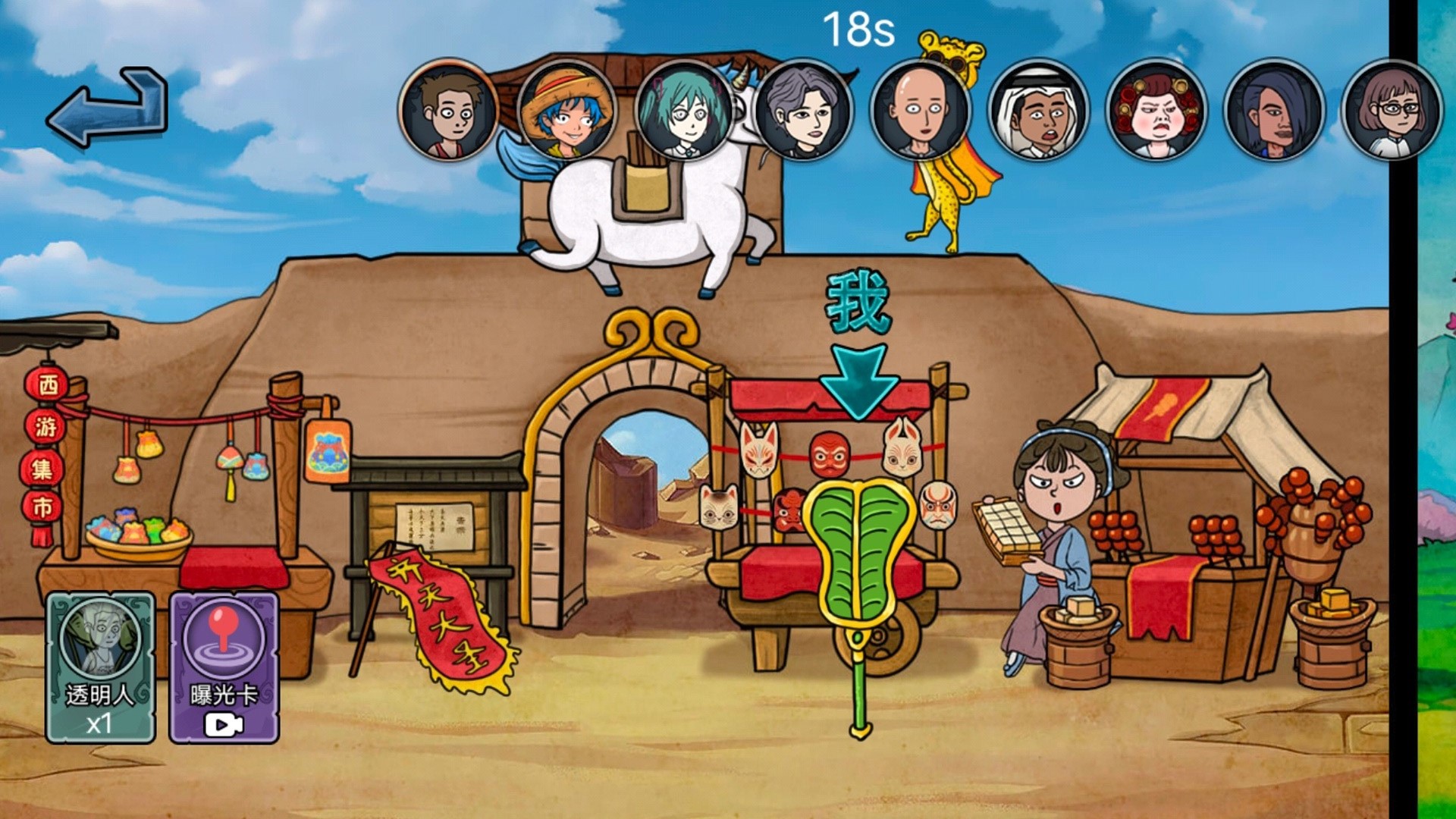Viewport: 1456px width, 819px height.
Task: Select the gray-haired man portrait
Action: tap(803, 110)
